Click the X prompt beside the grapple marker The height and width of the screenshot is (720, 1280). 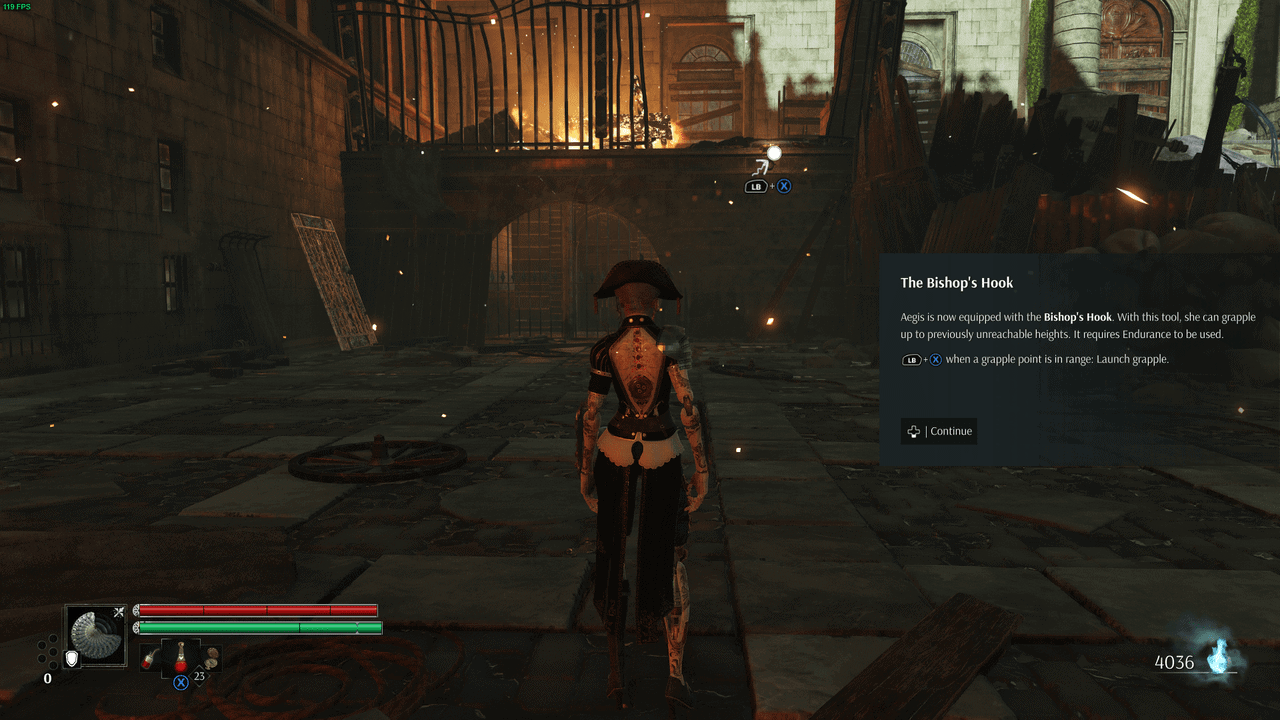784,185
